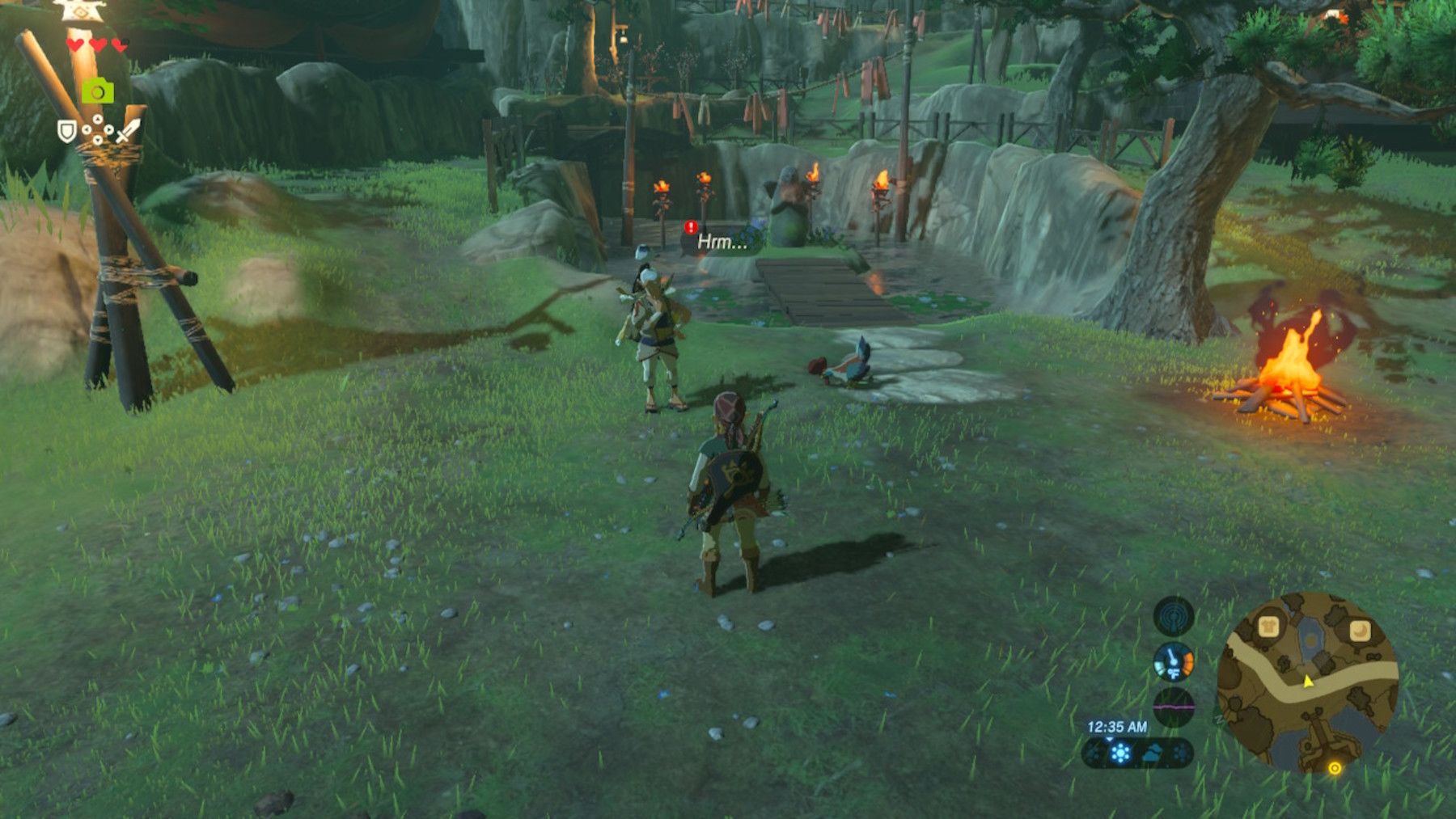
Task: Click the yellow player arrow on the minimap
Action: 1307,682
